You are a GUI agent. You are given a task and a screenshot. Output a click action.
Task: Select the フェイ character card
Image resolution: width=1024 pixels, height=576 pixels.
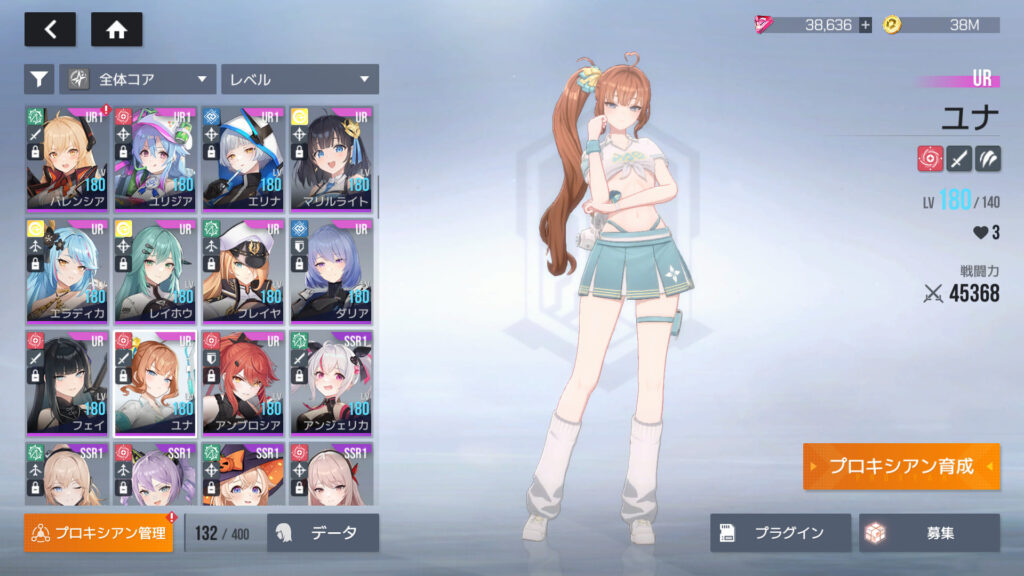tap(67, 382)
